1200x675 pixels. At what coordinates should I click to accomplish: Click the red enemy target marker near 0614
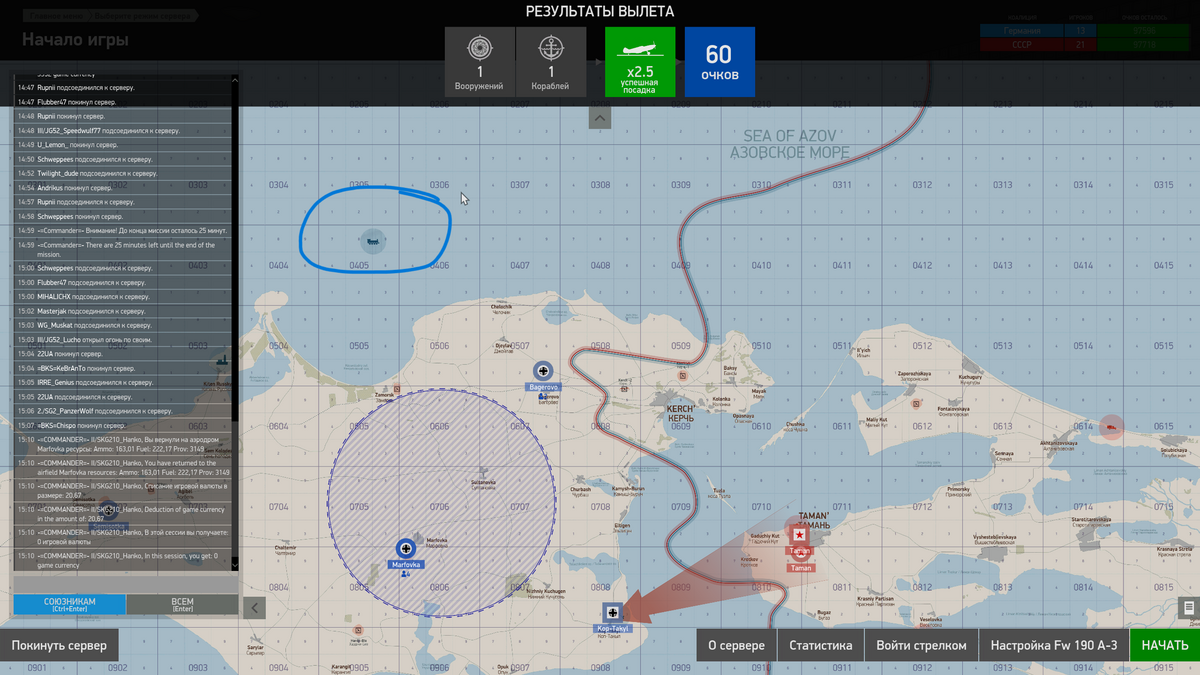point(1110,427)
